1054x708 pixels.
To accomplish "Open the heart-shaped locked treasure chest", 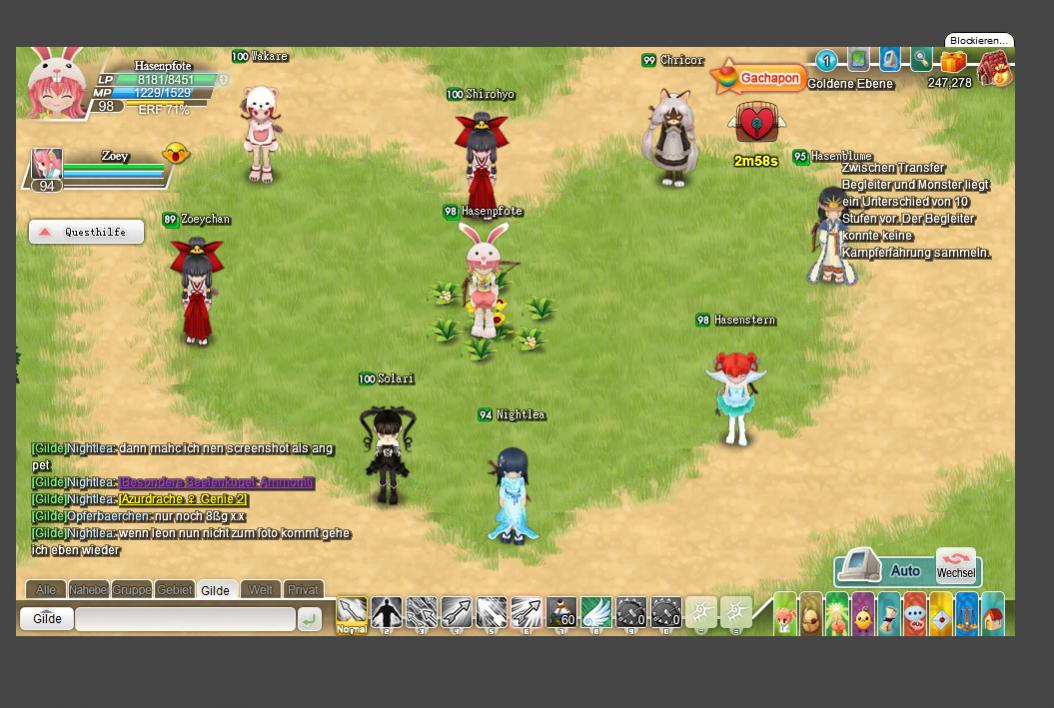I will [757, 124].
